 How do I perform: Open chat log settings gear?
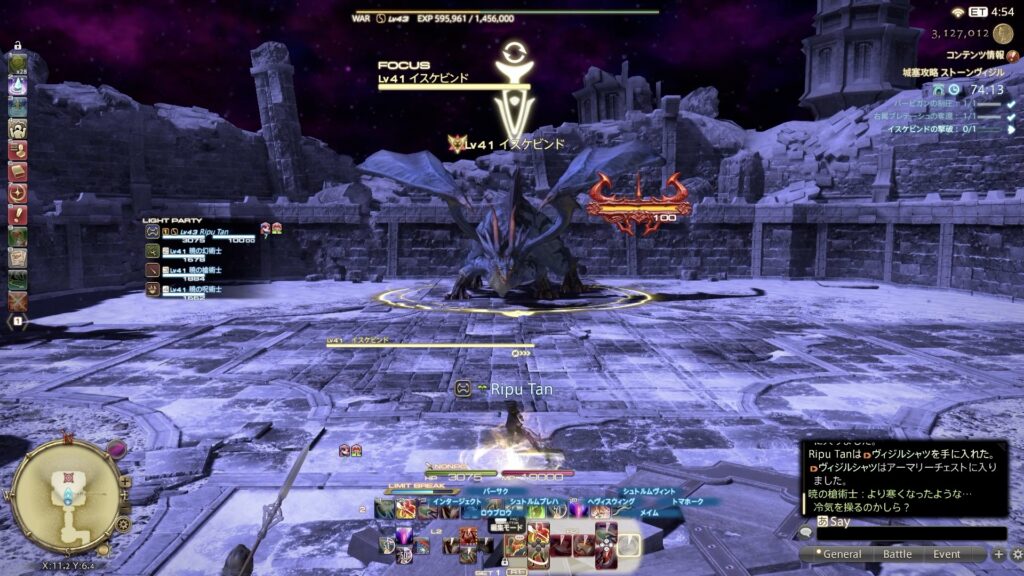(x=1016, y=554)
